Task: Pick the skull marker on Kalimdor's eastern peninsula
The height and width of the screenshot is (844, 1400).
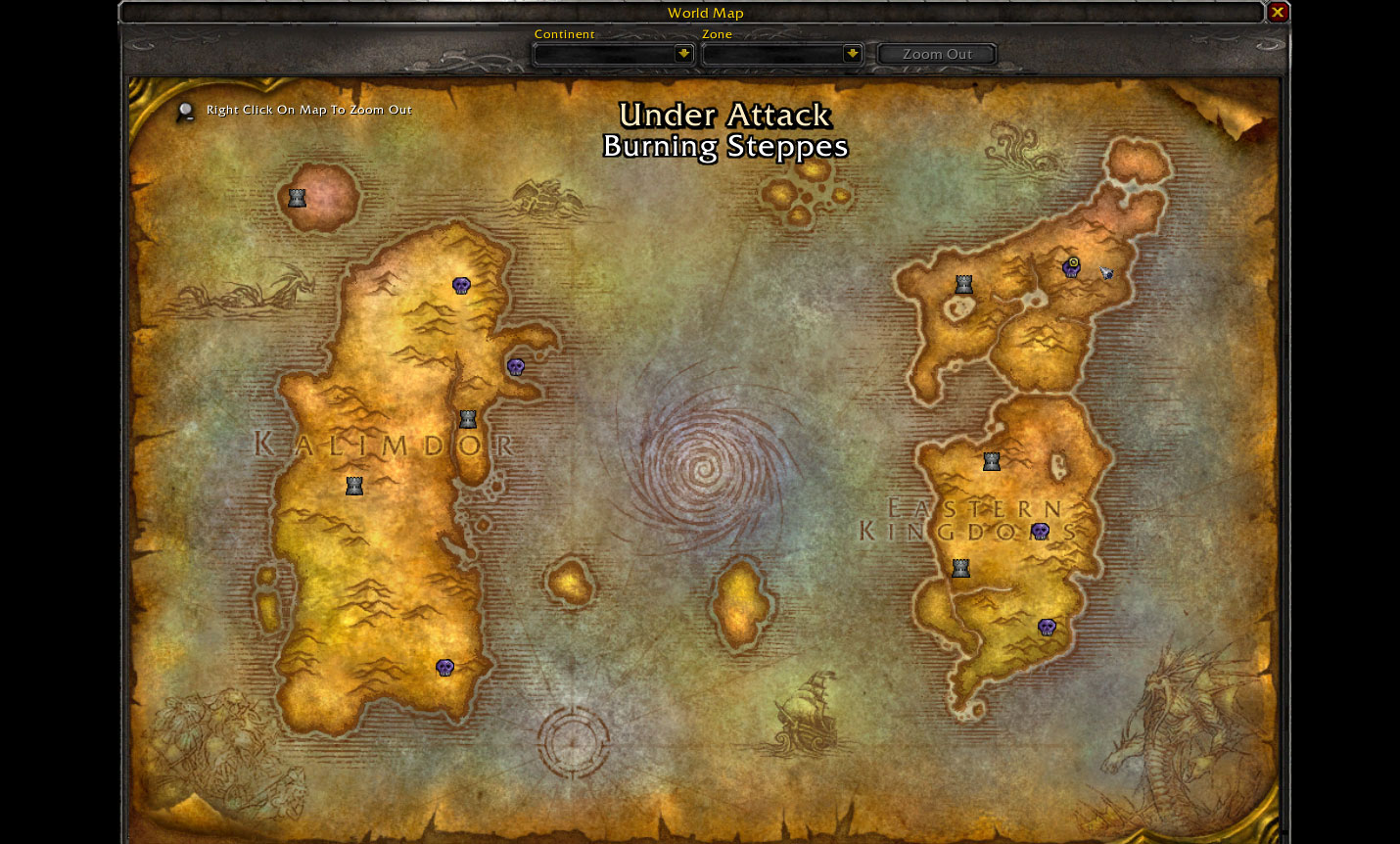Action: [516, 367]
